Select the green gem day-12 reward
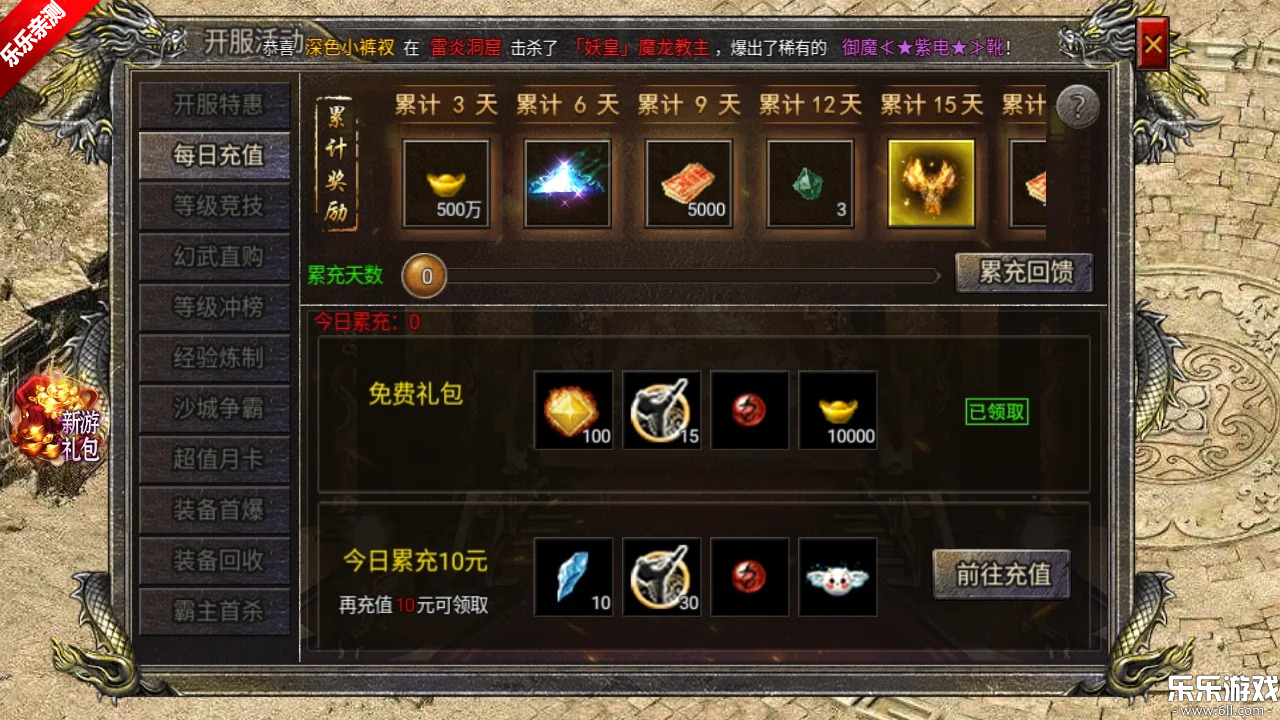Viewport: 1280px width, 720px height. tap(809, 184)
